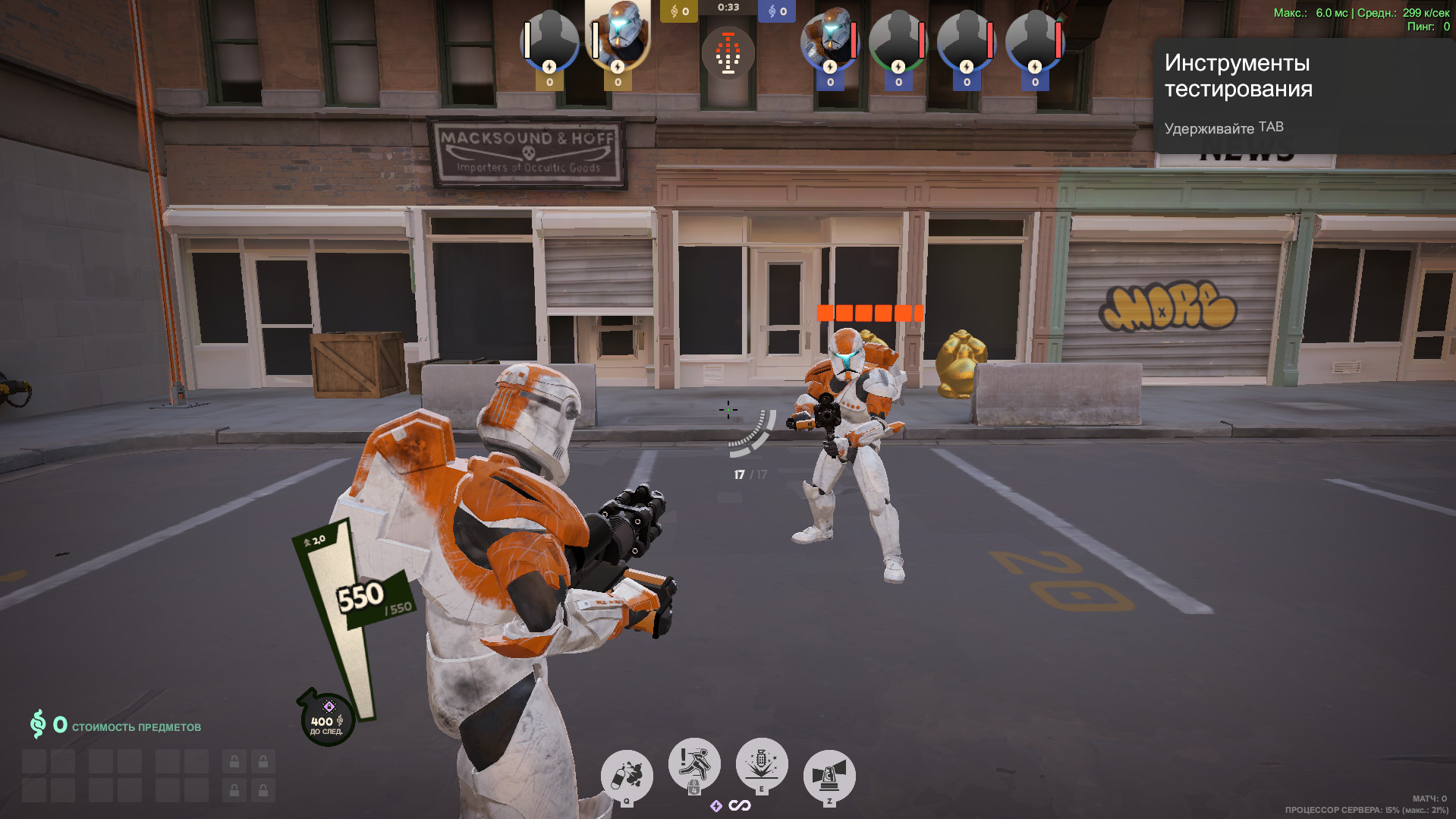Click the Z ultimate siren ability icon
Viewport: 1456px width, 819px height.
[829, 773]
